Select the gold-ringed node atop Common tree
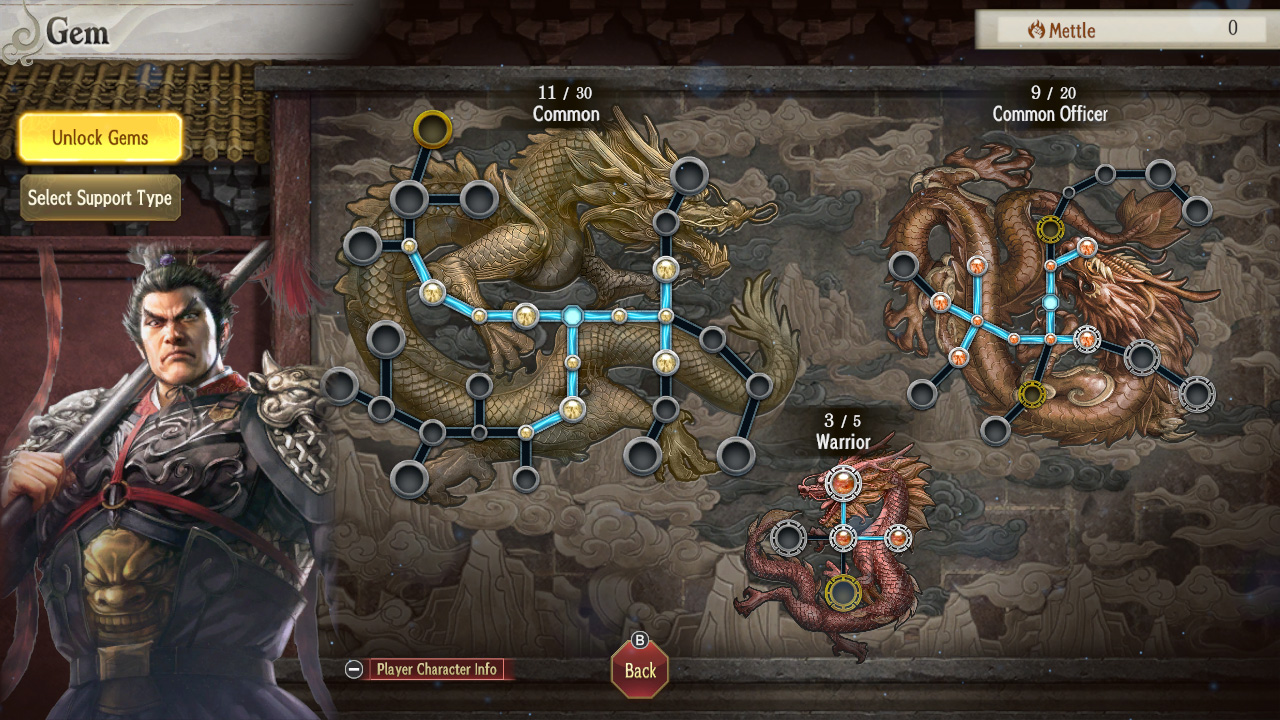 (433, 129)
